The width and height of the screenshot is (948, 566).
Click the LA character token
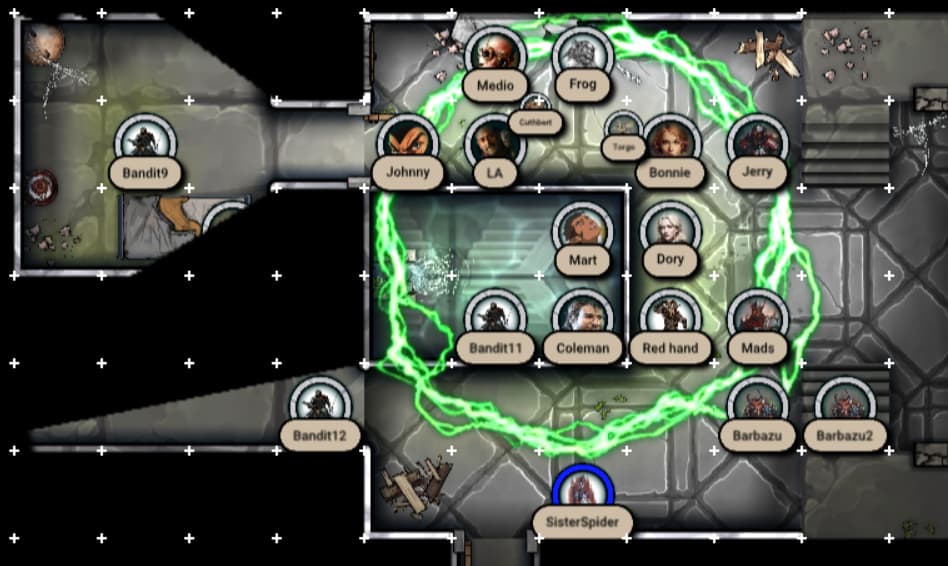[494, 143]
